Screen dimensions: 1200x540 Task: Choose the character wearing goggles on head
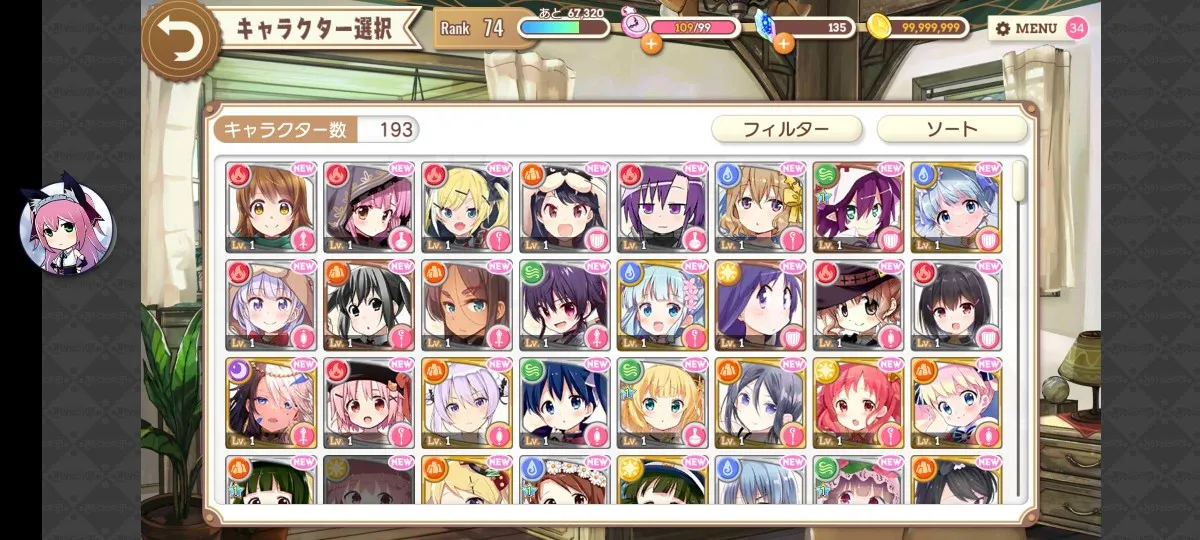(x=564, y=207)
